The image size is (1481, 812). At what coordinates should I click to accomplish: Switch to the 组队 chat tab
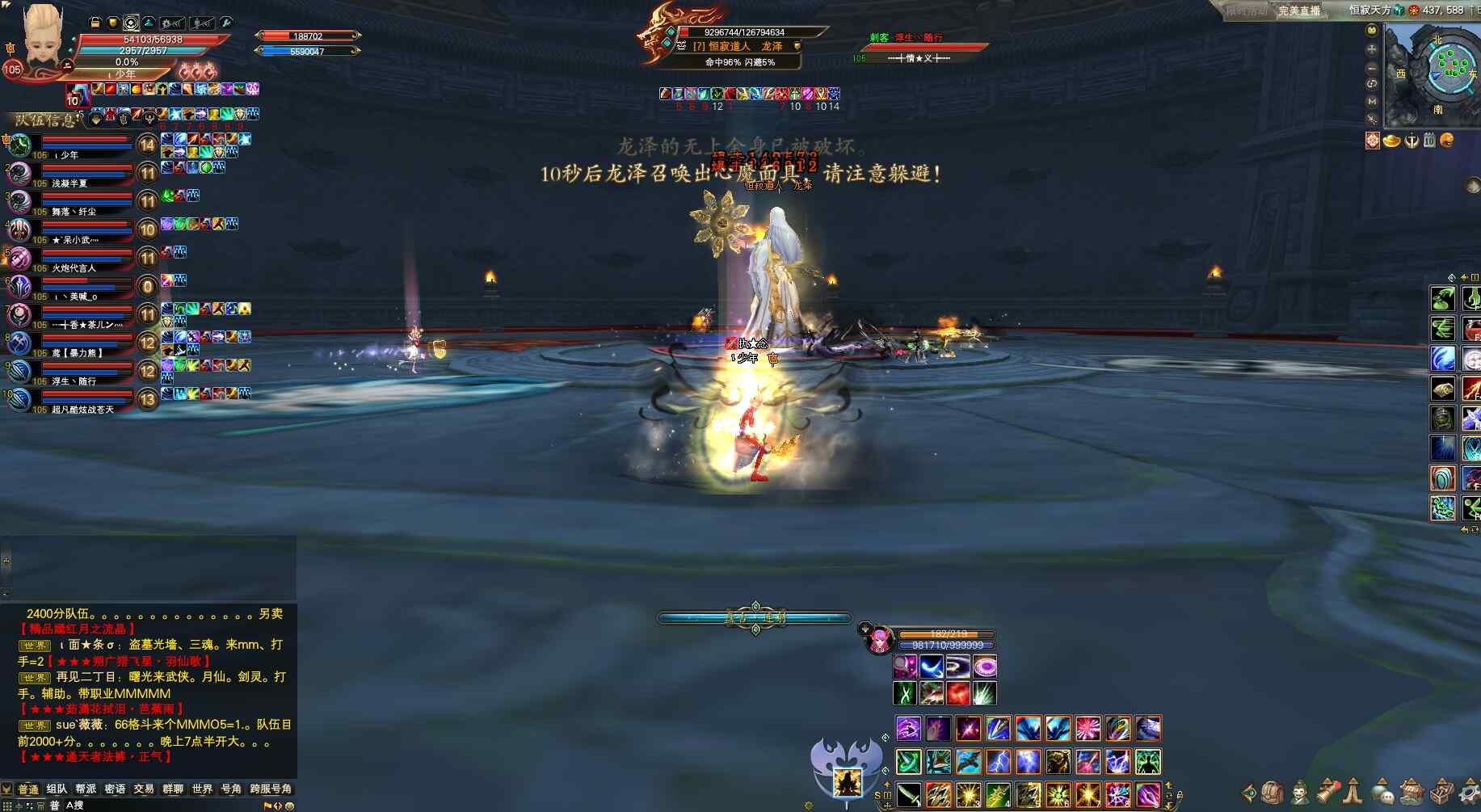[x=57, y=789]
